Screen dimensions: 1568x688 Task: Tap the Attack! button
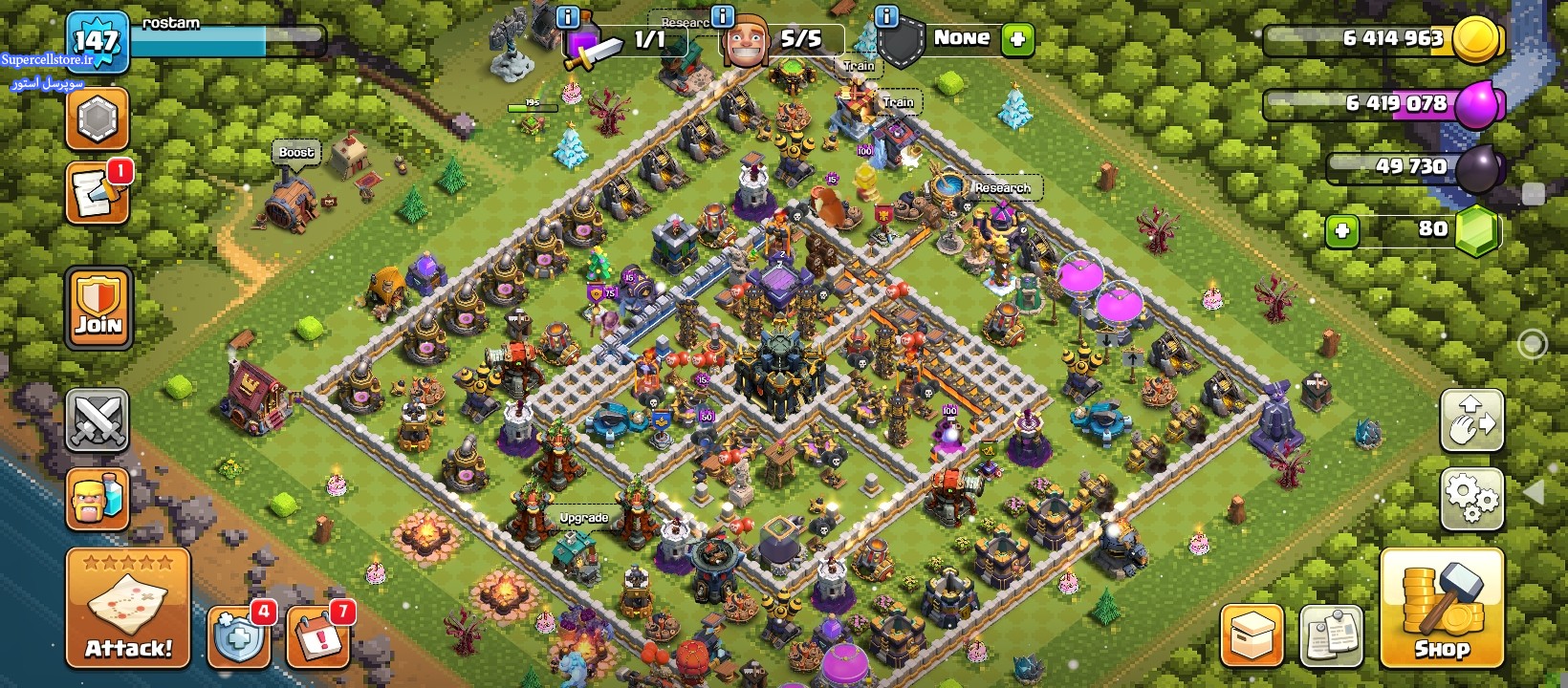pyautogui.click(x=128, y=608)
